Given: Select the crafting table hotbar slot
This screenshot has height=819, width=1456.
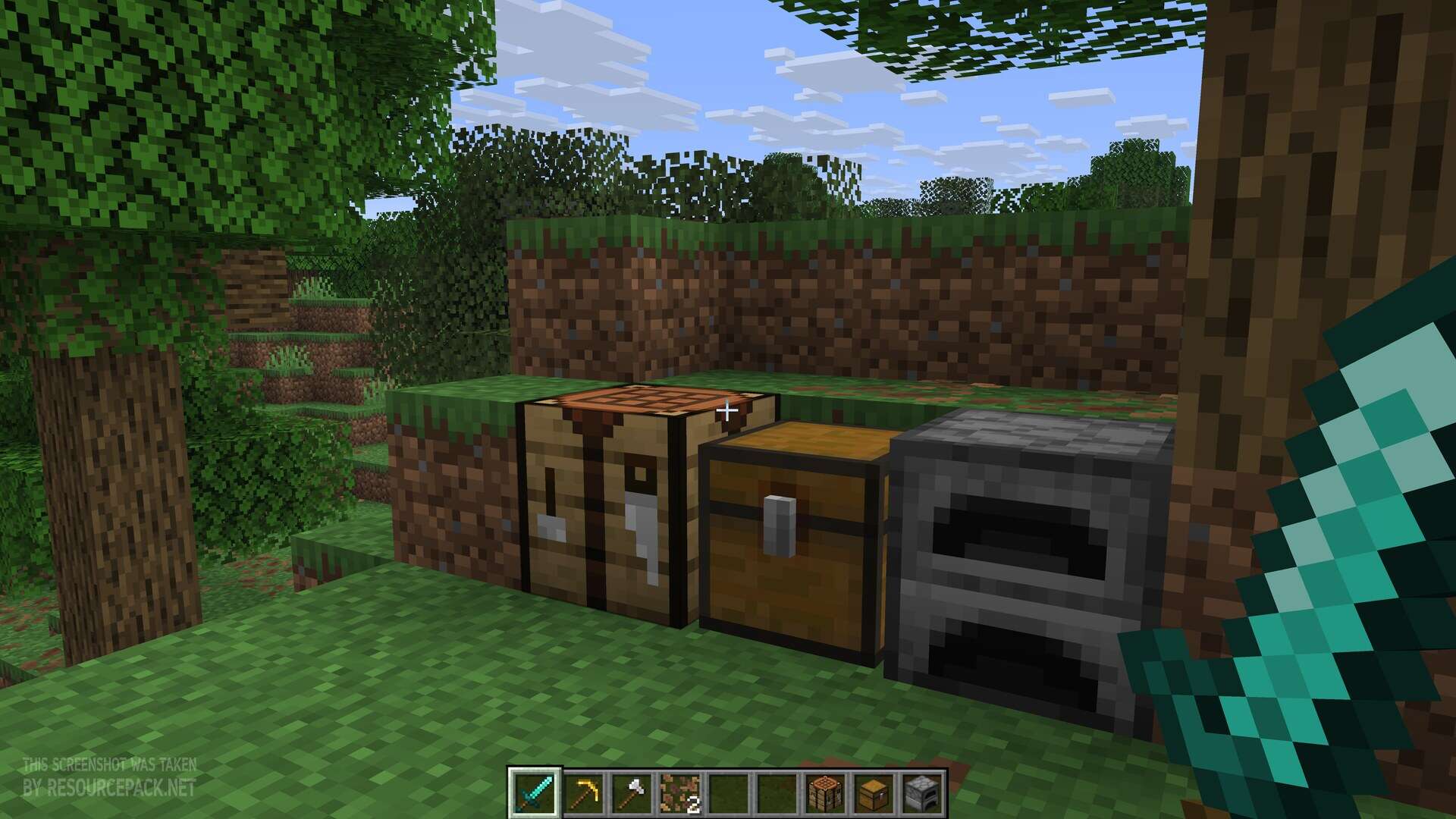Looking at the screenshot, I should tap(825, 793).
